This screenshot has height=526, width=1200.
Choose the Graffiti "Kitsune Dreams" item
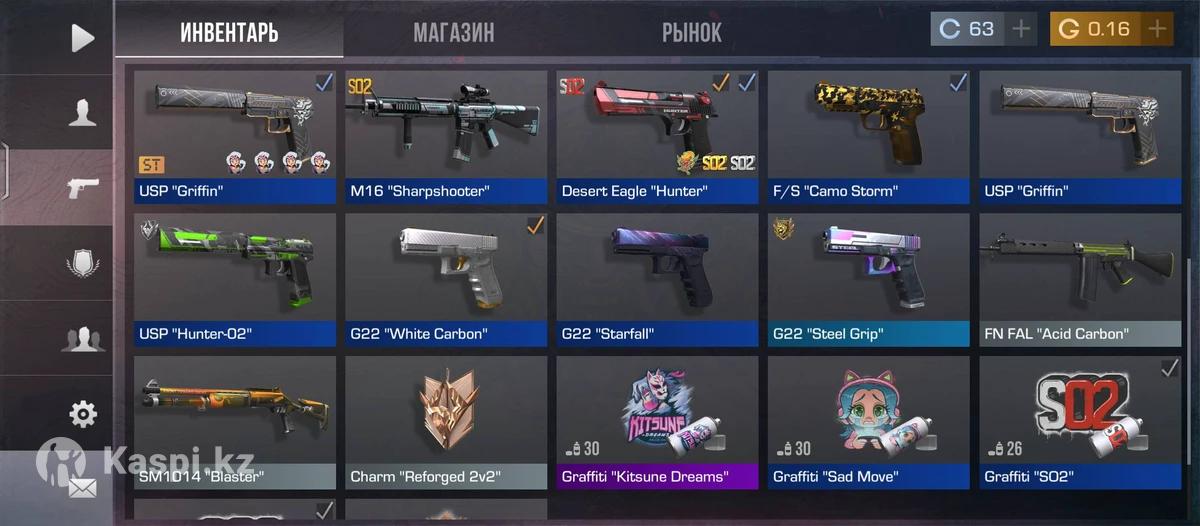tap(657, 422)
